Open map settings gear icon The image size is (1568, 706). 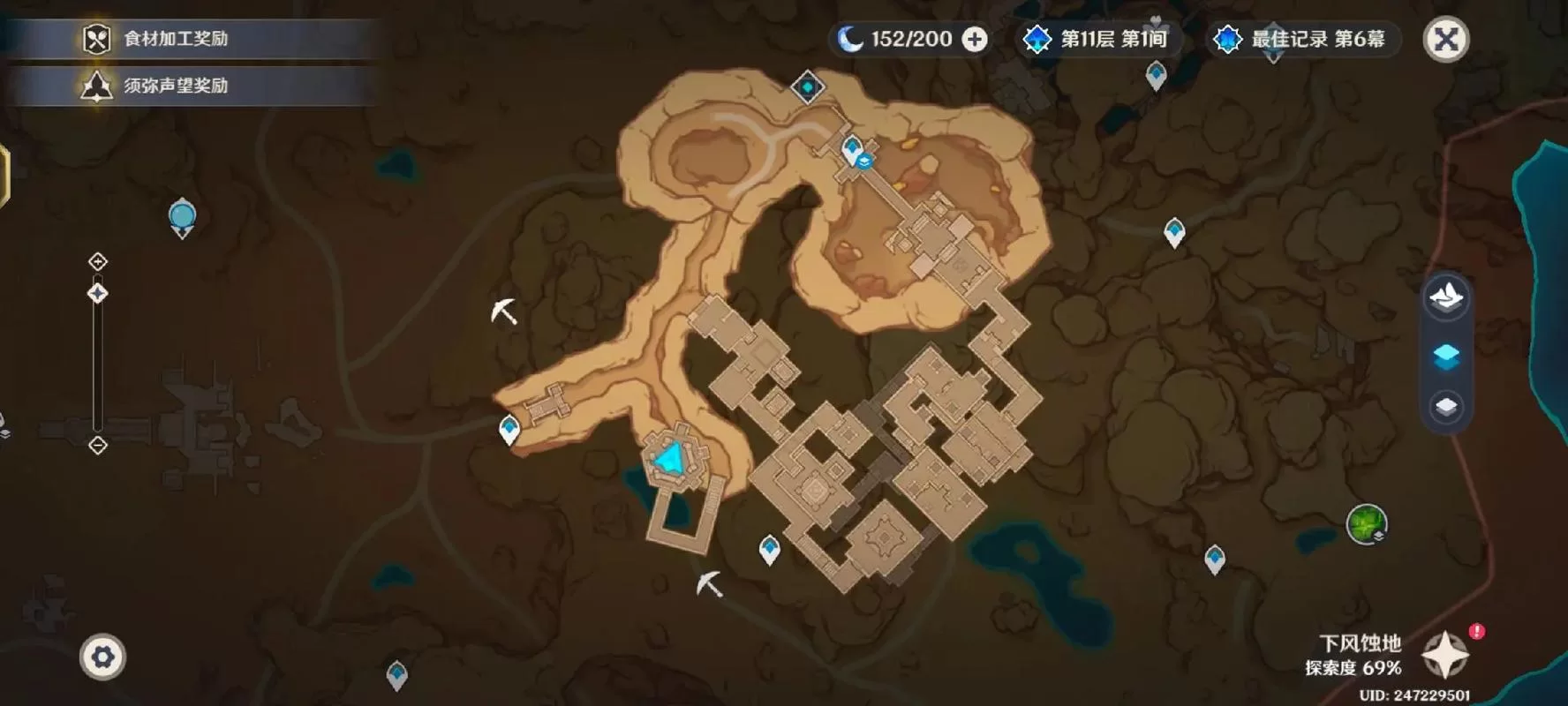tap(102, 657)
